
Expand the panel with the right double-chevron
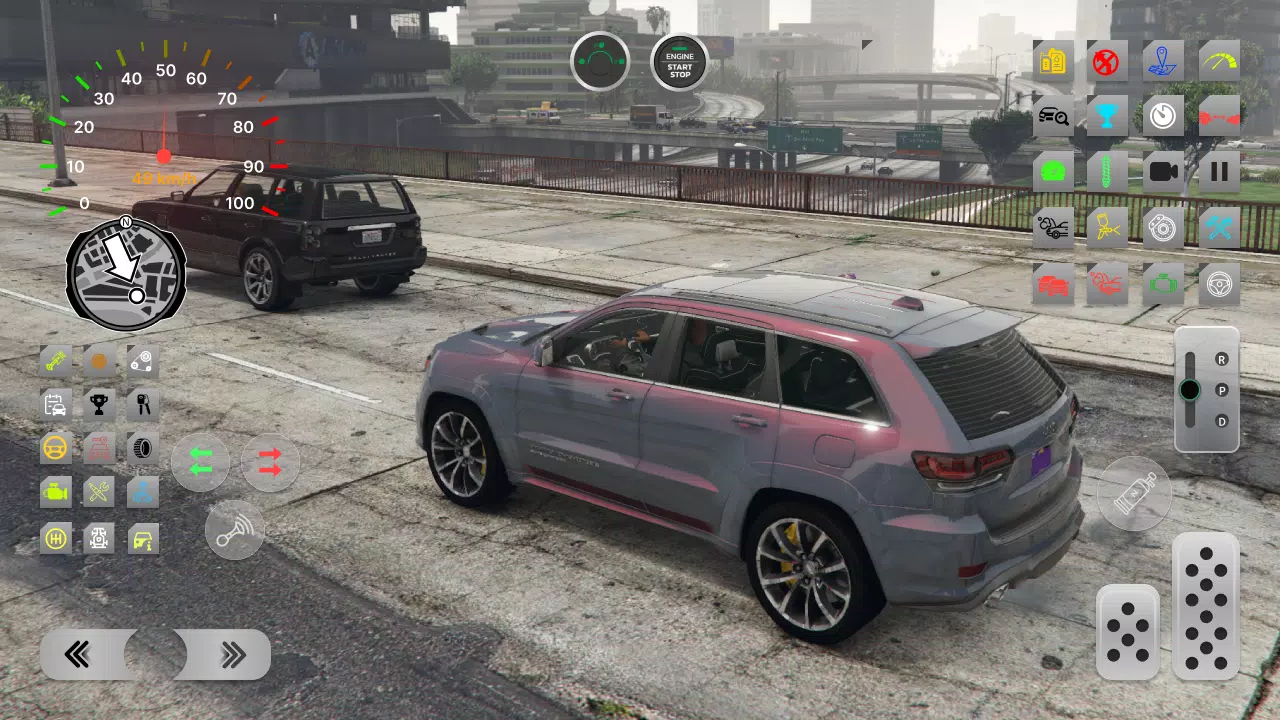tap(235, 653)
